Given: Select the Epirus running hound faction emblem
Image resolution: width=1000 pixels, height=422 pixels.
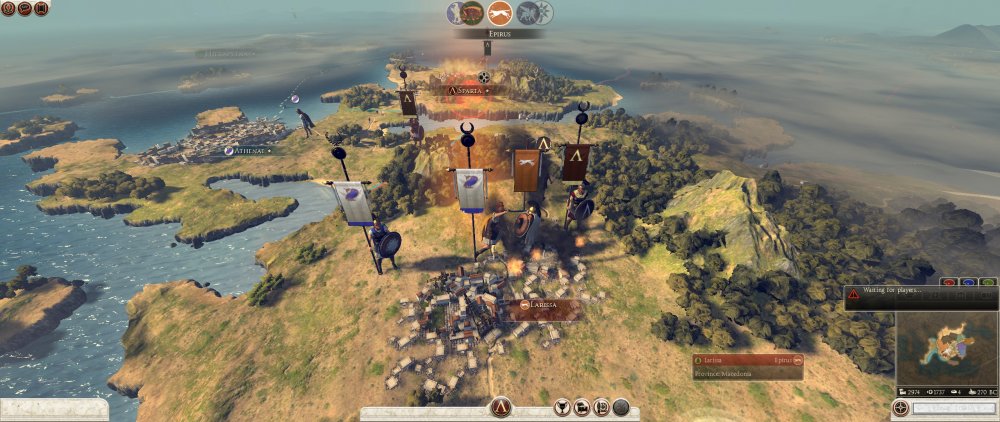Looking at the screenshot, I should pos(500,13).
